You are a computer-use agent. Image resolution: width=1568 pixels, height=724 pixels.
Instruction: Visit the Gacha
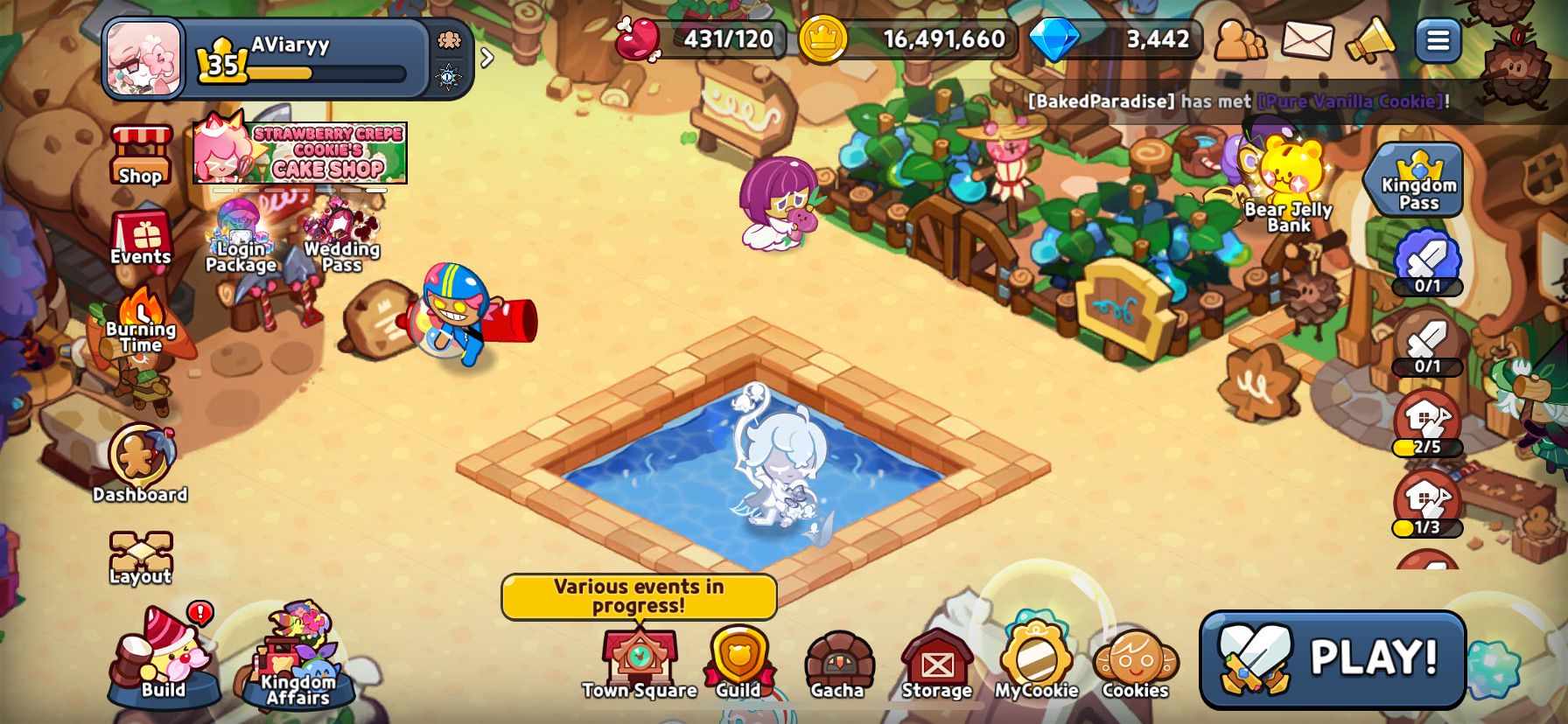837,662
